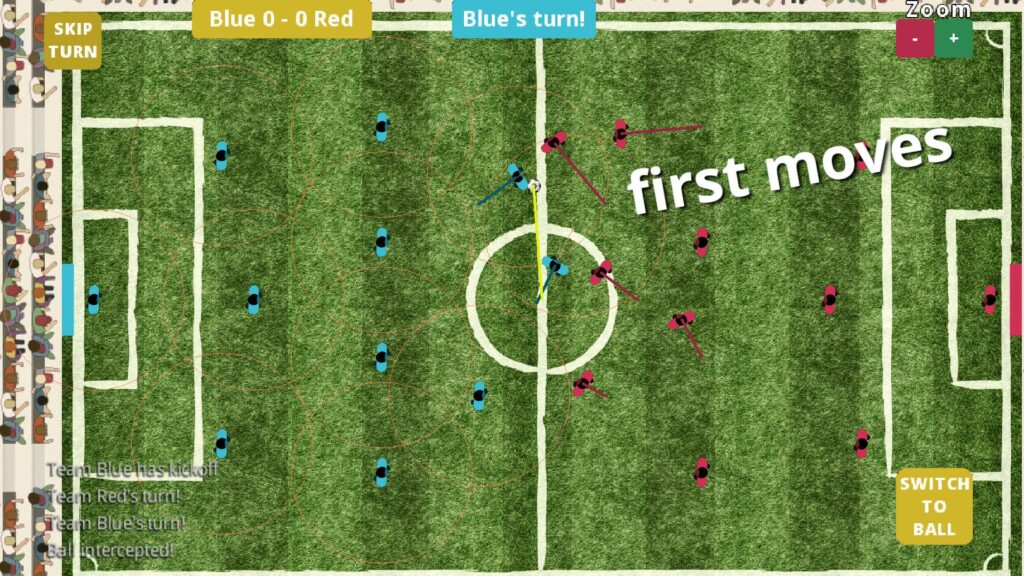Zoom out with the red minus button
The image size is (1024, 576).
click(x=915, y=39)
